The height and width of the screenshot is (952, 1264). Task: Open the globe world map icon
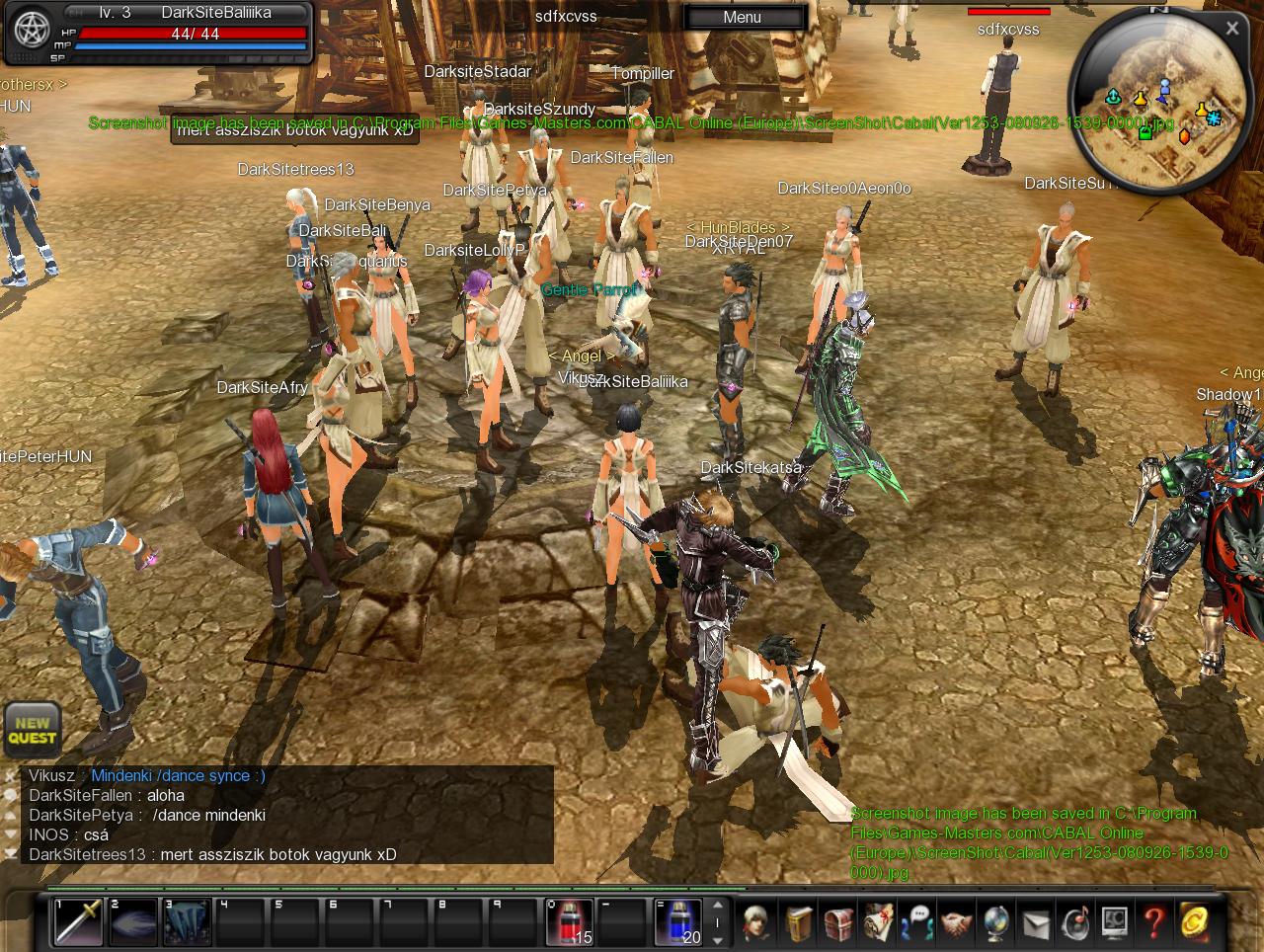coord(995,923)
